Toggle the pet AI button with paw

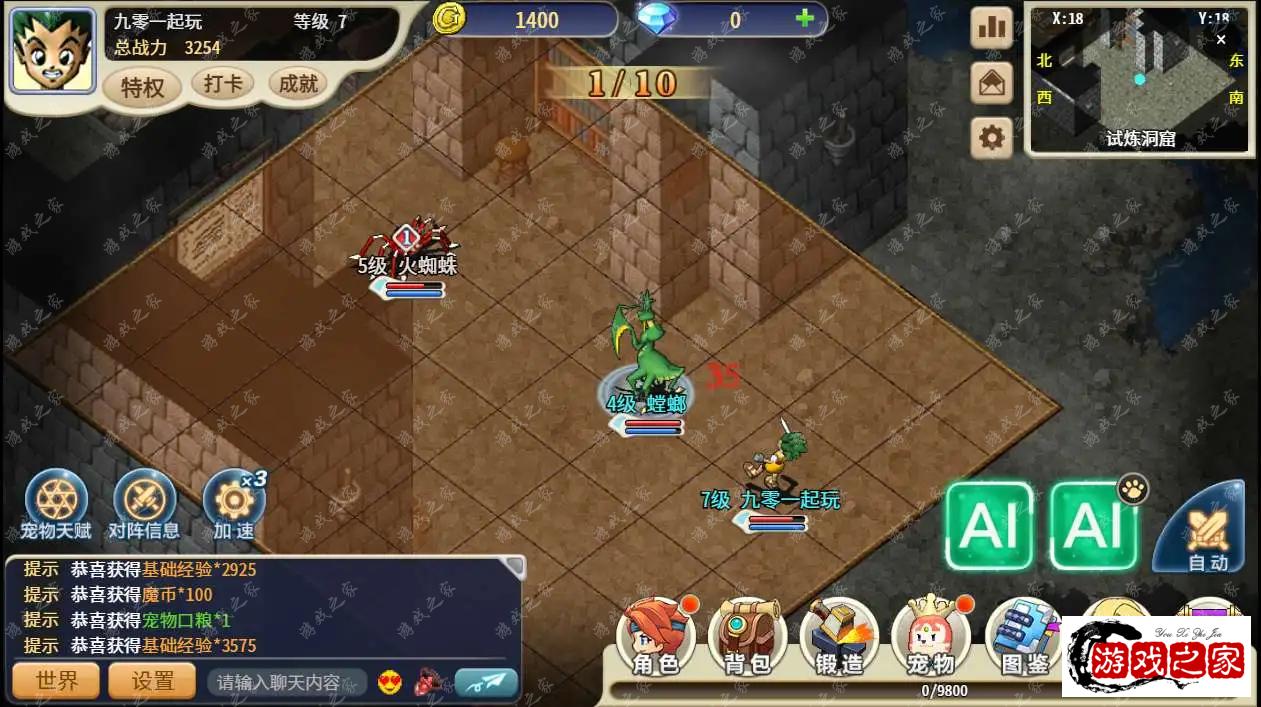pos(1095,526)
